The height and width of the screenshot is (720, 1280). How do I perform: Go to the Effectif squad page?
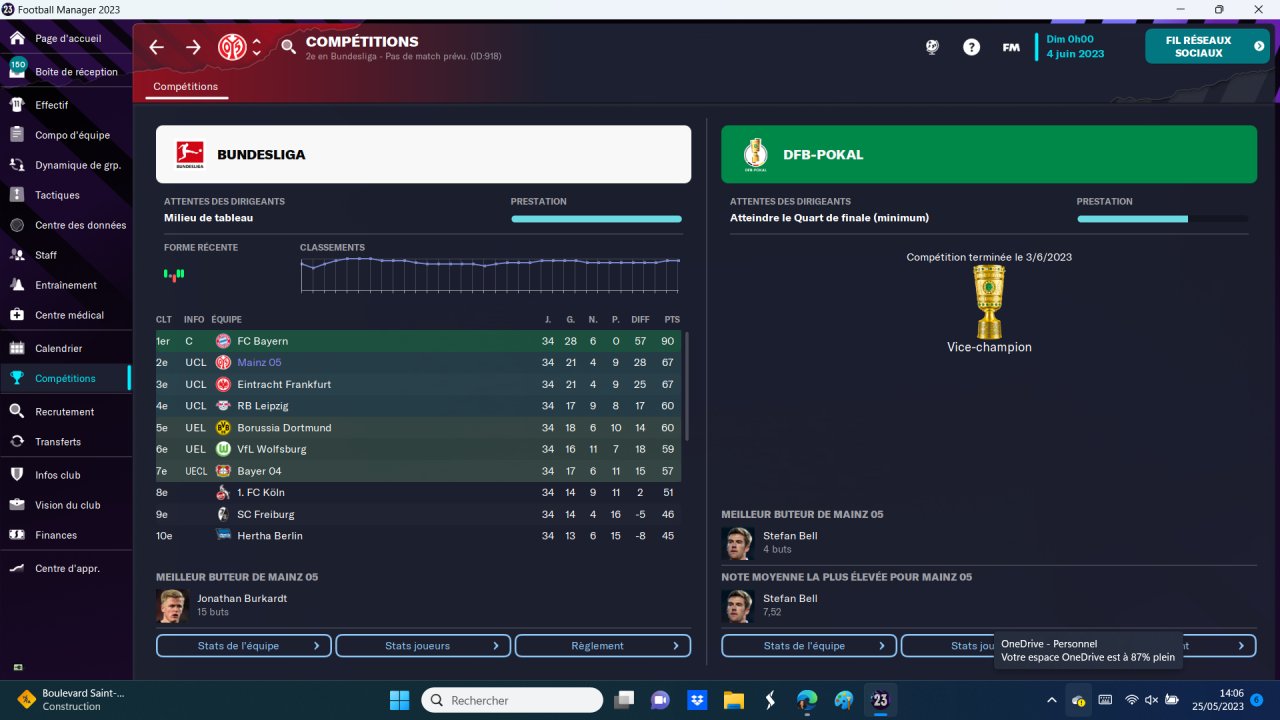pos(52,105)
